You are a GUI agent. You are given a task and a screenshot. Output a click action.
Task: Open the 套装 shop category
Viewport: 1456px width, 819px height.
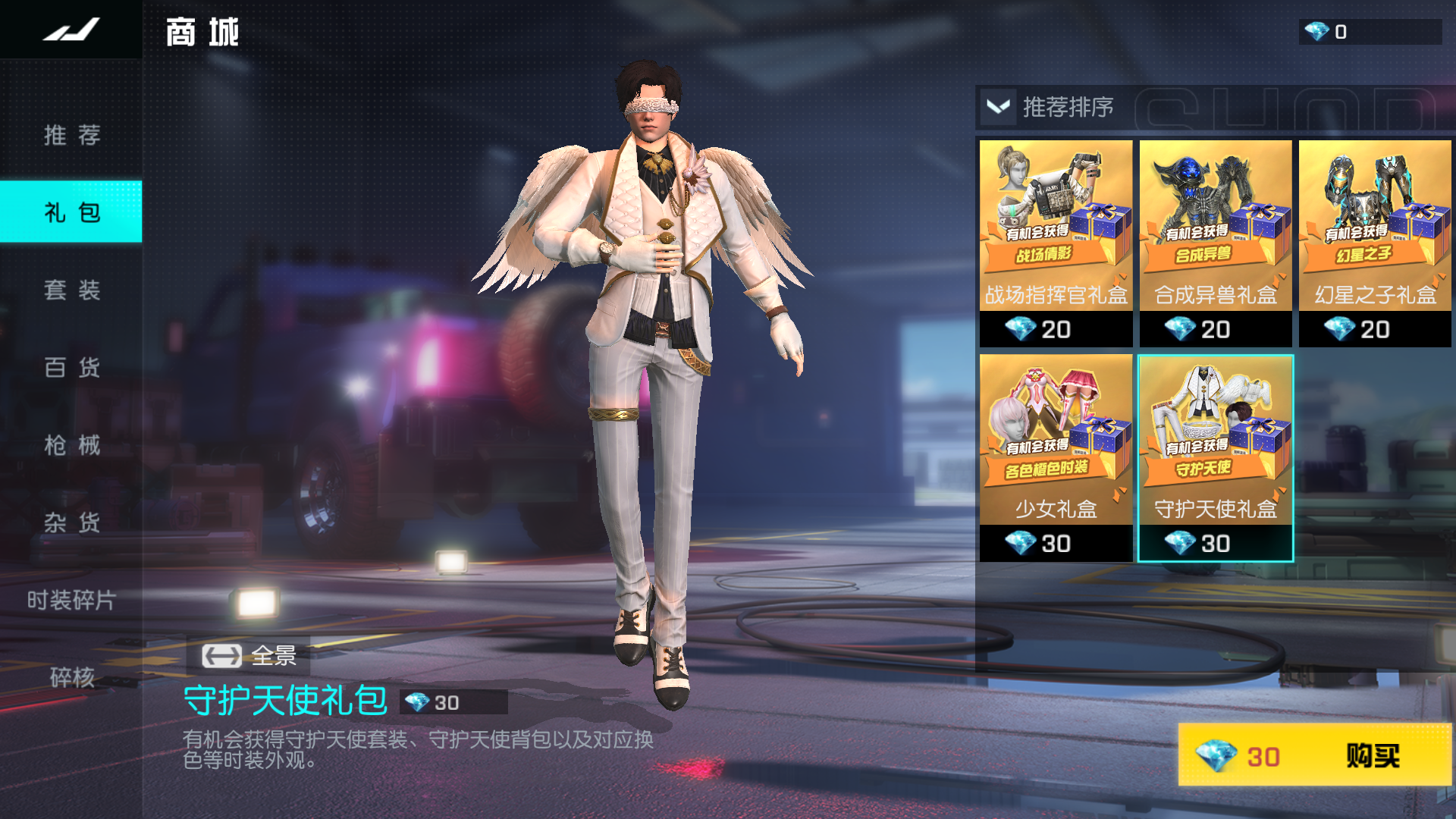click(x=71, y=290)
